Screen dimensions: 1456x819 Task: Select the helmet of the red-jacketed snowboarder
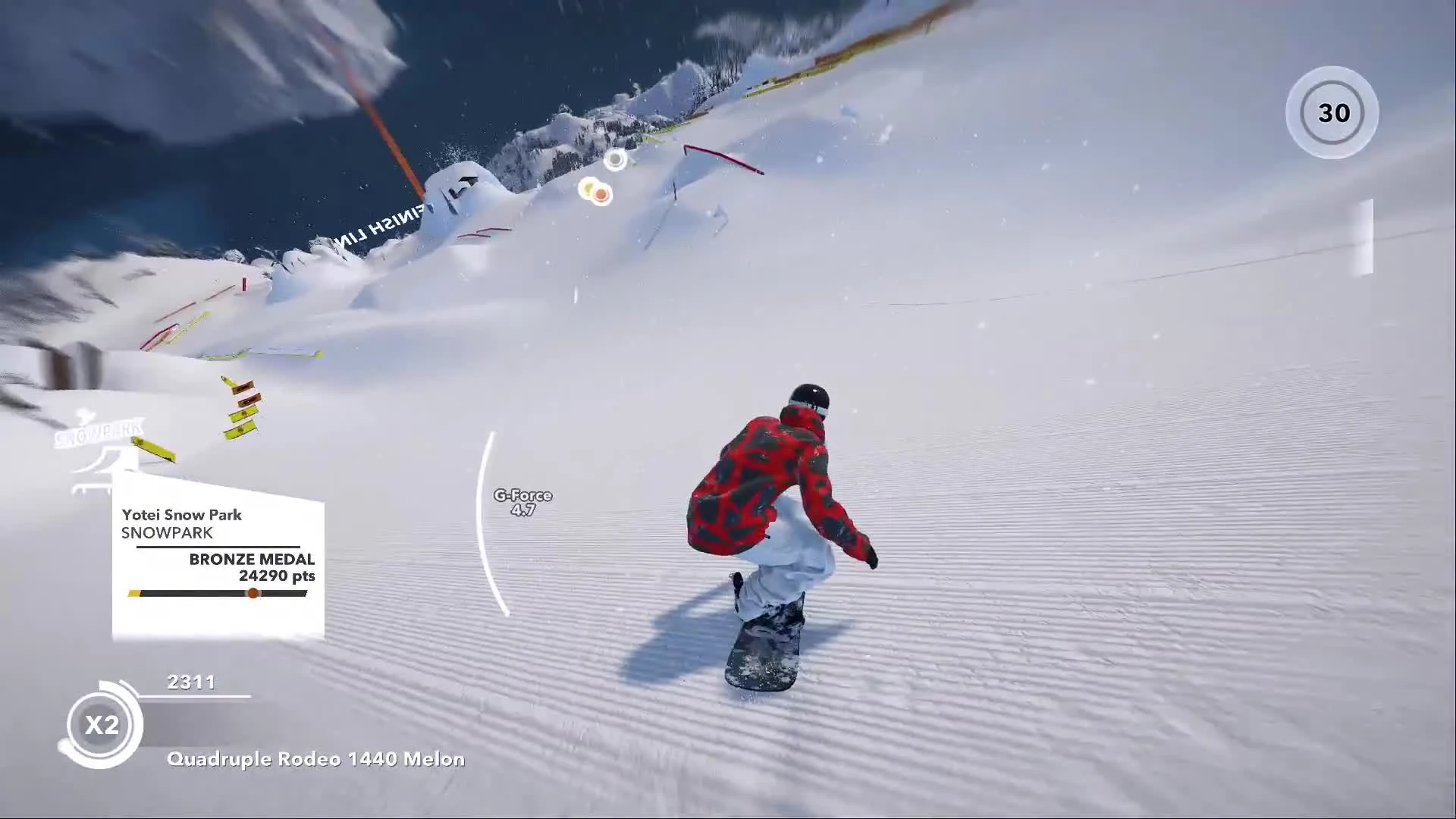(x=812, y=395)
